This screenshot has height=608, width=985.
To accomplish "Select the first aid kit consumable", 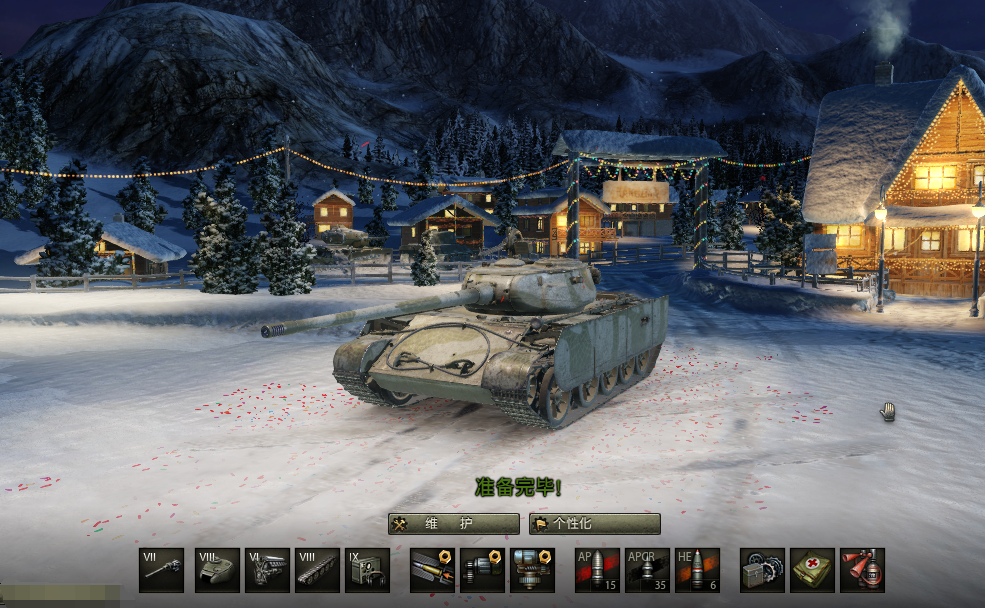I will [x=812, y=570].
